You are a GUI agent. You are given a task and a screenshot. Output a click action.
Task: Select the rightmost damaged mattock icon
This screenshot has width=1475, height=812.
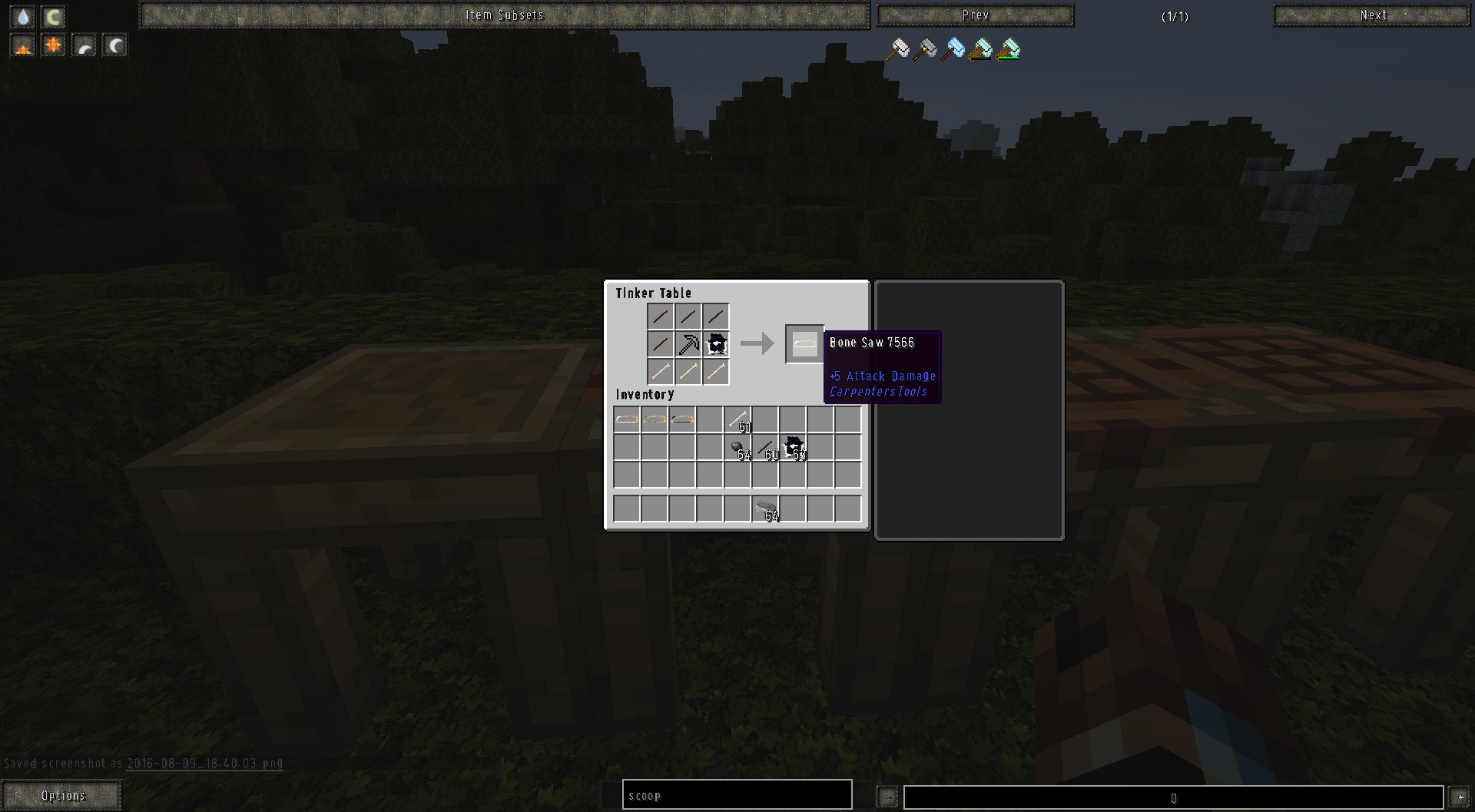[1008, 48]
